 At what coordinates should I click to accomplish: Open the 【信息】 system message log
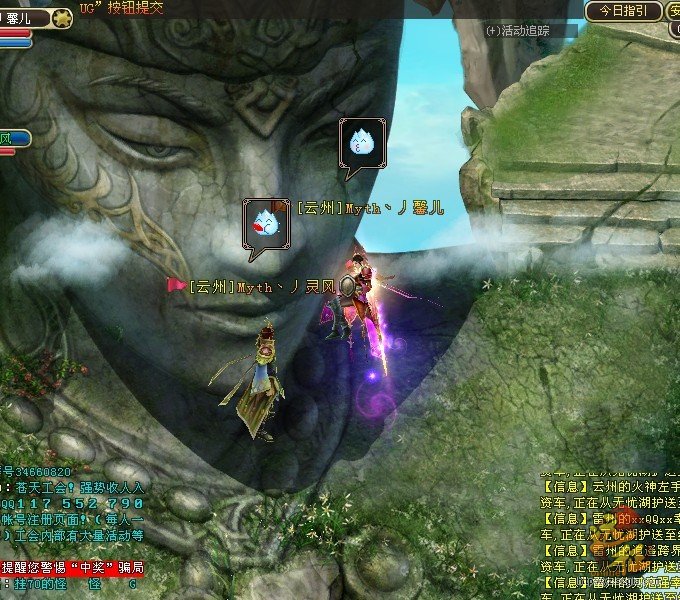click(x=609, y=530)
